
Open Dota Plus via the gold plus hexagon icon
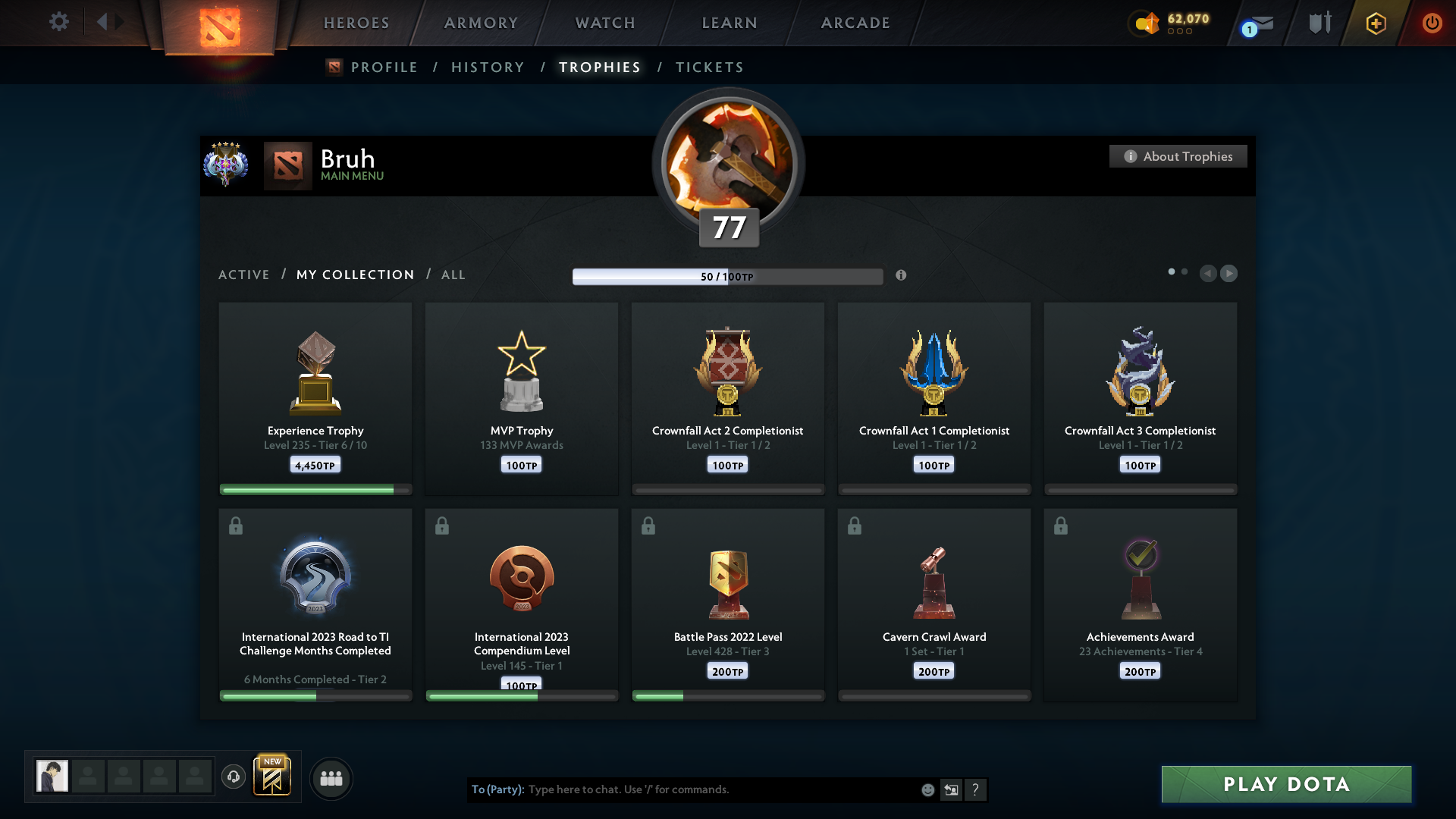tap(1375, 23)
